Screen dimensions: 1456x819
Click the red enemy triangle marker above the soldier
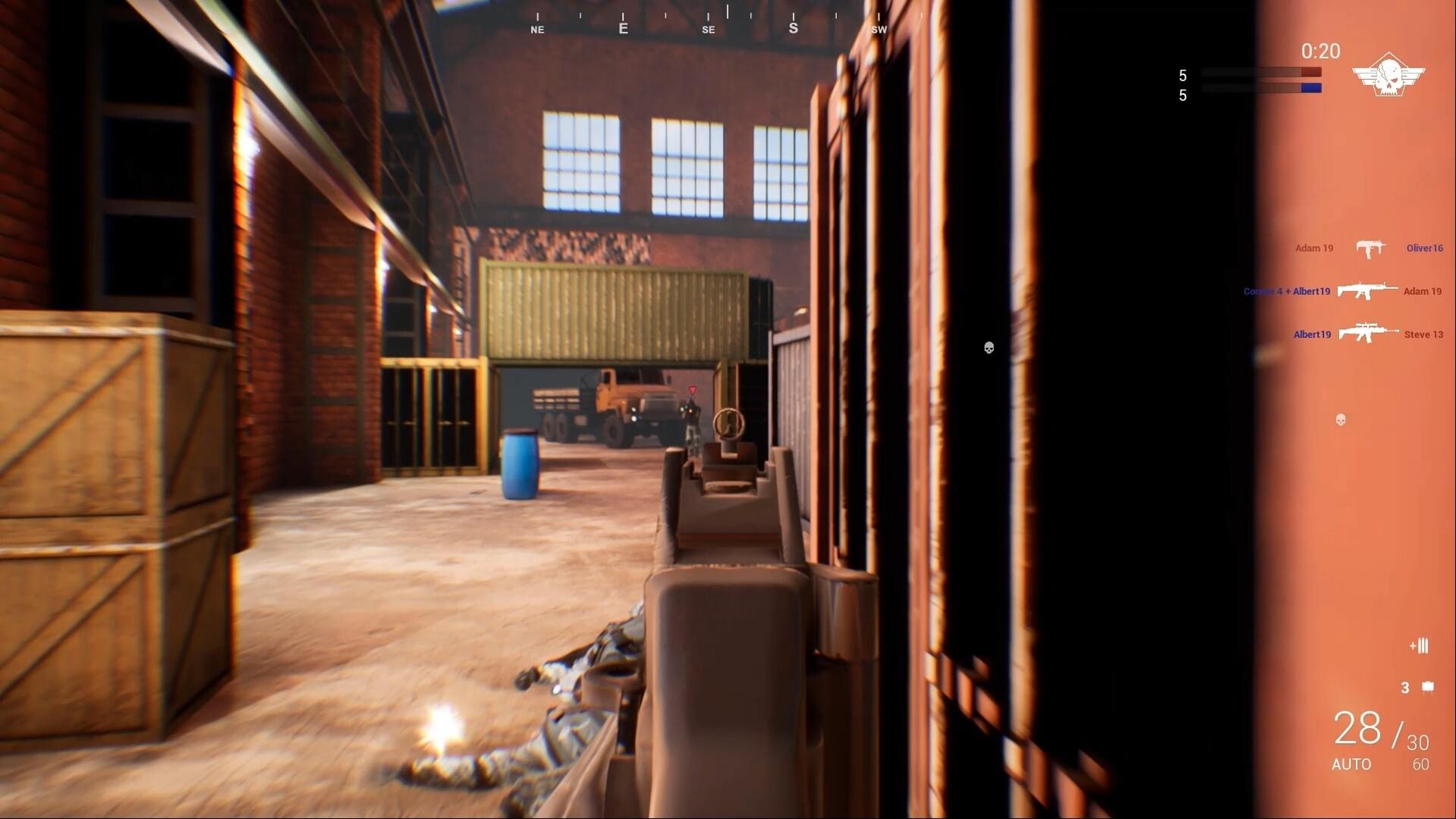point(692,388)
